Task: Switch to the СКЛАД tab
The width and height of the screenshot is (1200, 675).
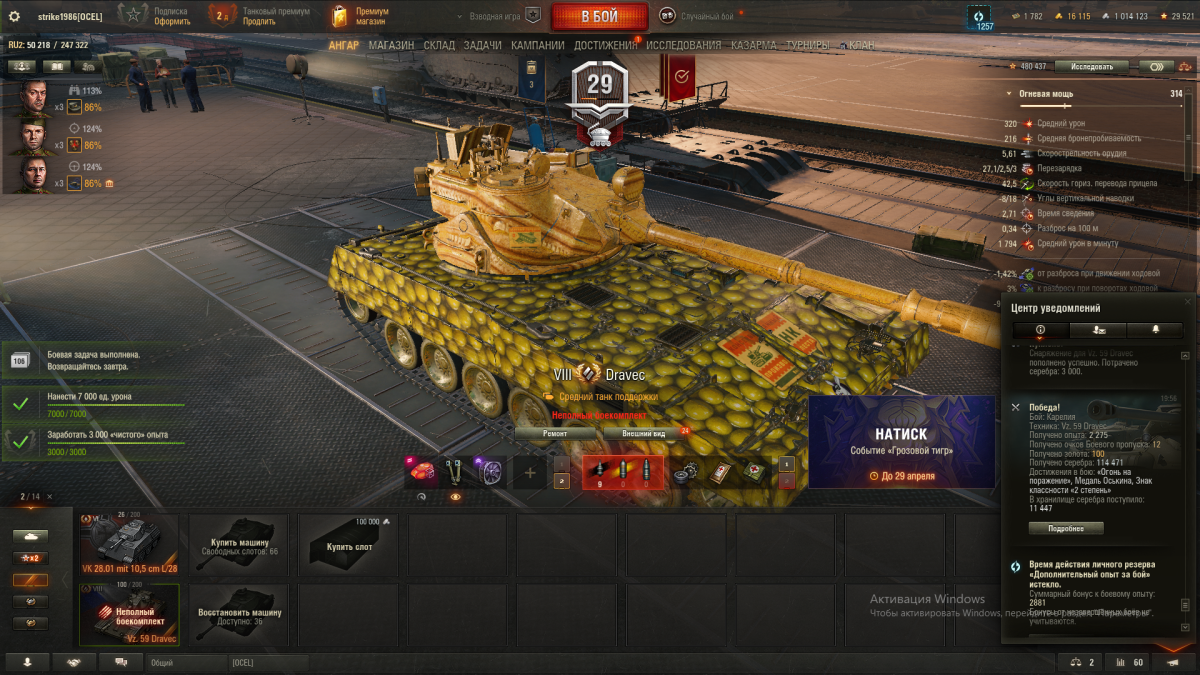Action: (439, 45)
